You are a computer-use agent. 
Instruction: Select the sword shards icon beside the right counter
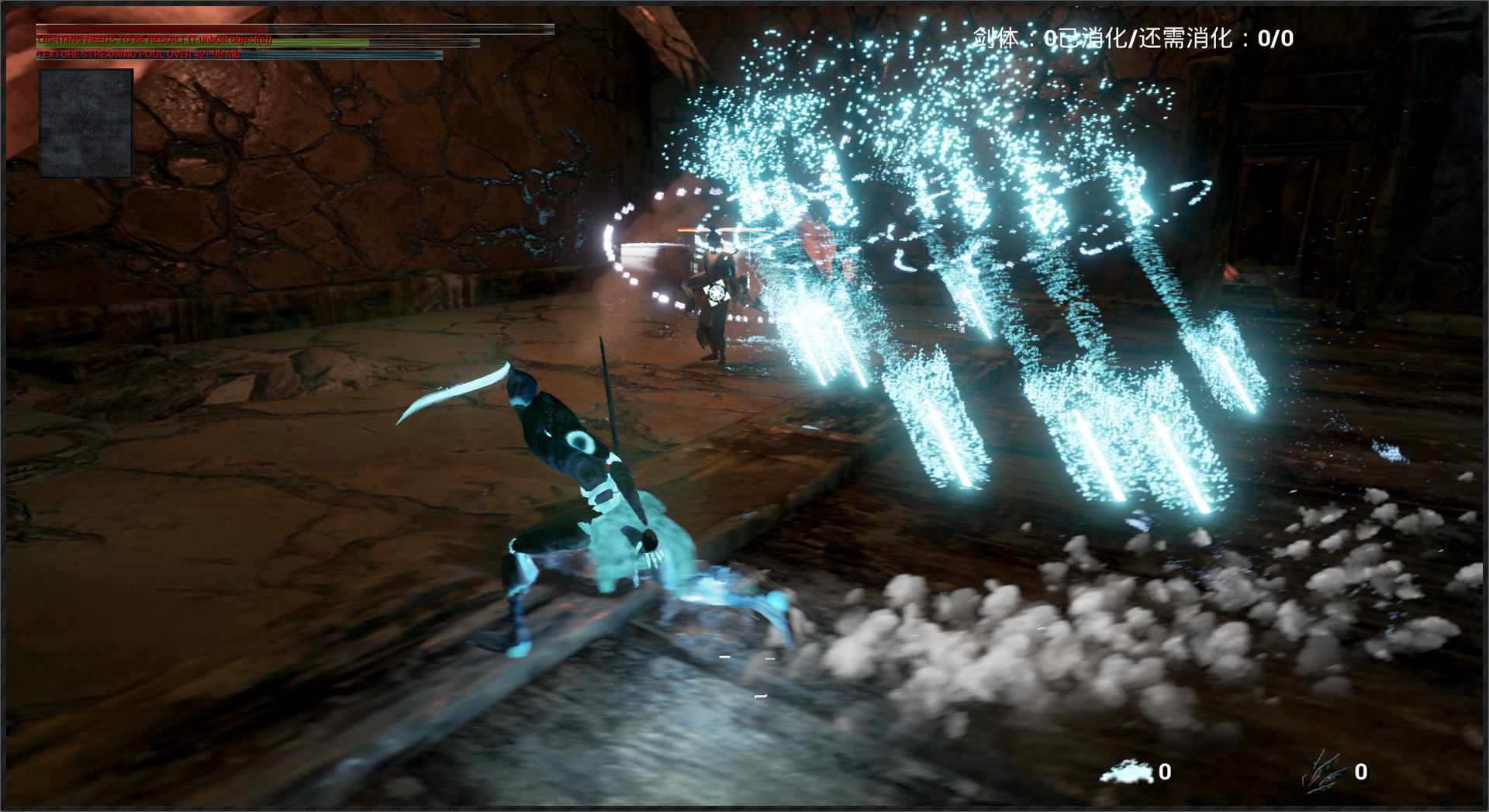[1323, 772]
